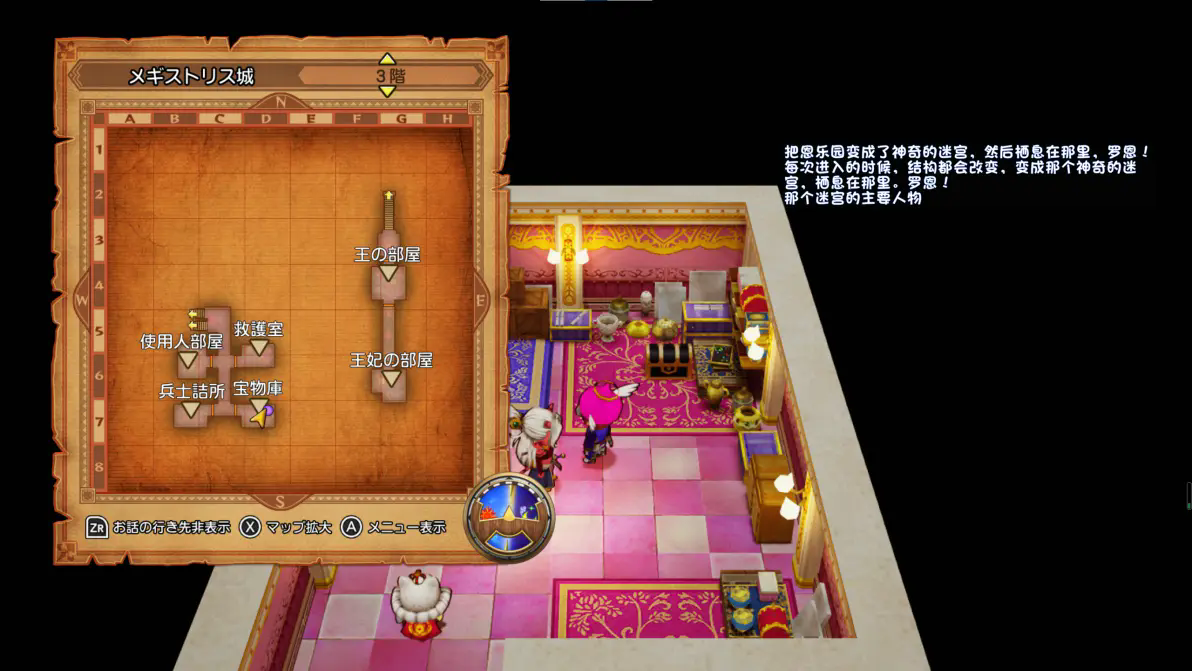
Task: Select the 王妃の部屋 room marker
Action: [391, 378]
